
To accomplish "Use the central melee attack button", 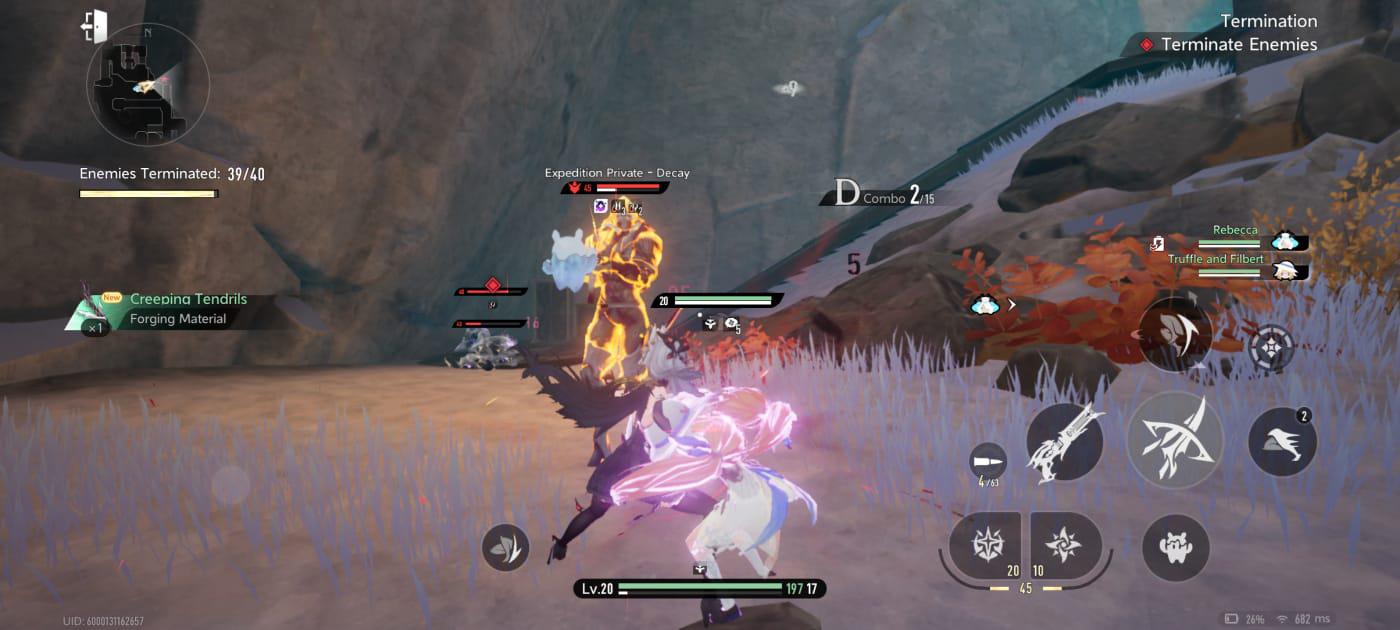I will (1175, 440).
